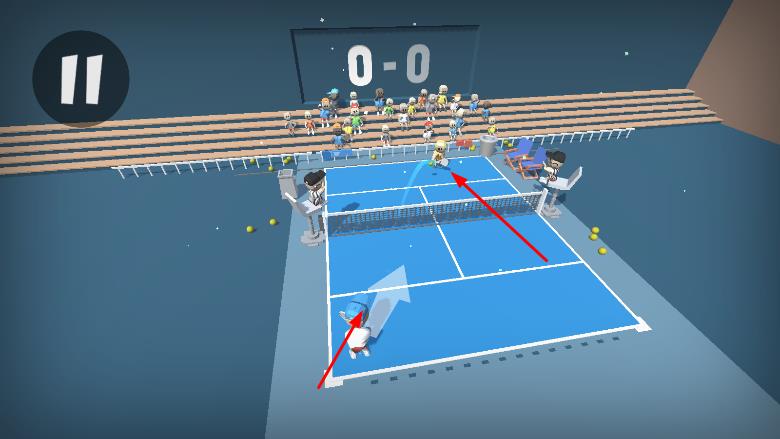Pause the tennis match
The width and height of the screenshot is (780, 439).
click(80, 79)
